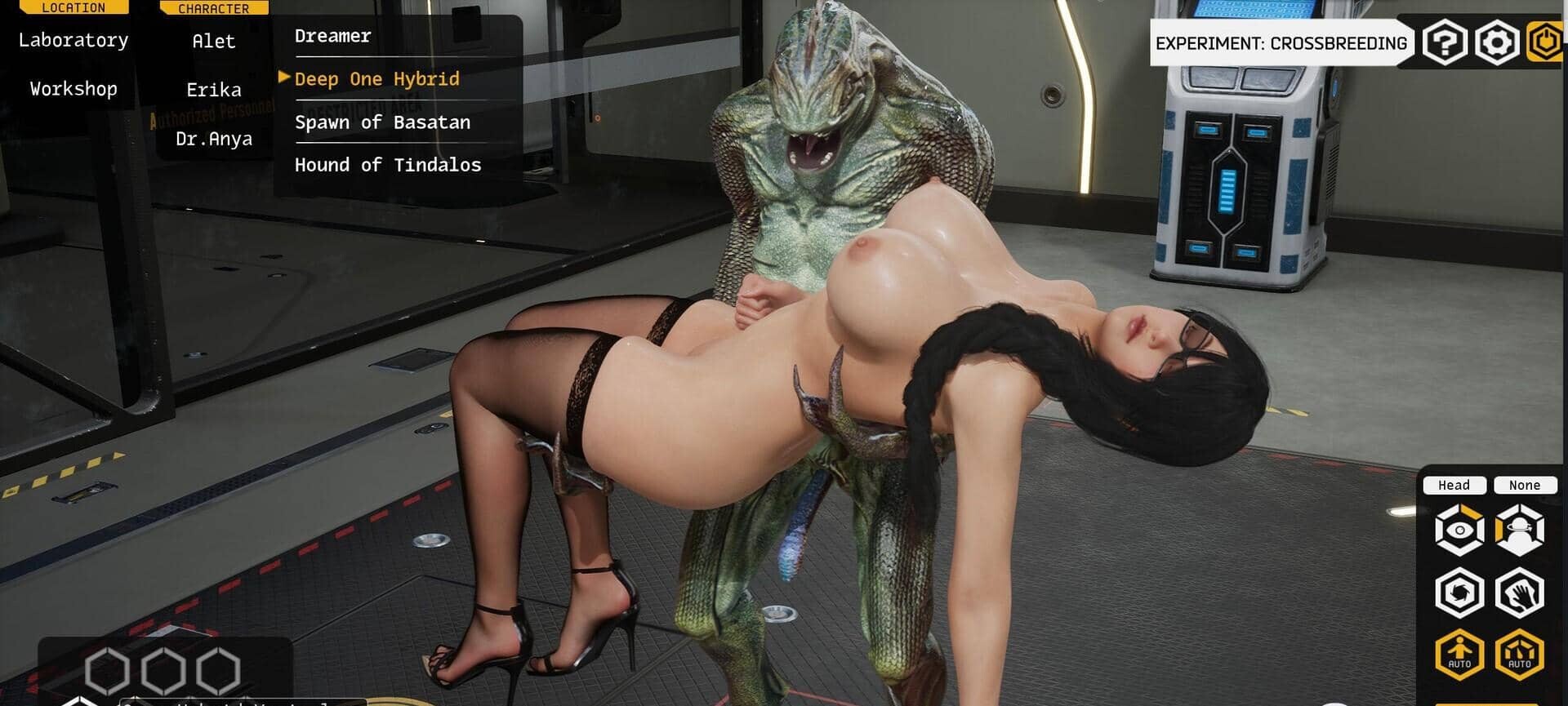This screenshot has width=1568, height=706.
Task: Activate the hand interaction icon
Action: click(x=1520, y=593)
